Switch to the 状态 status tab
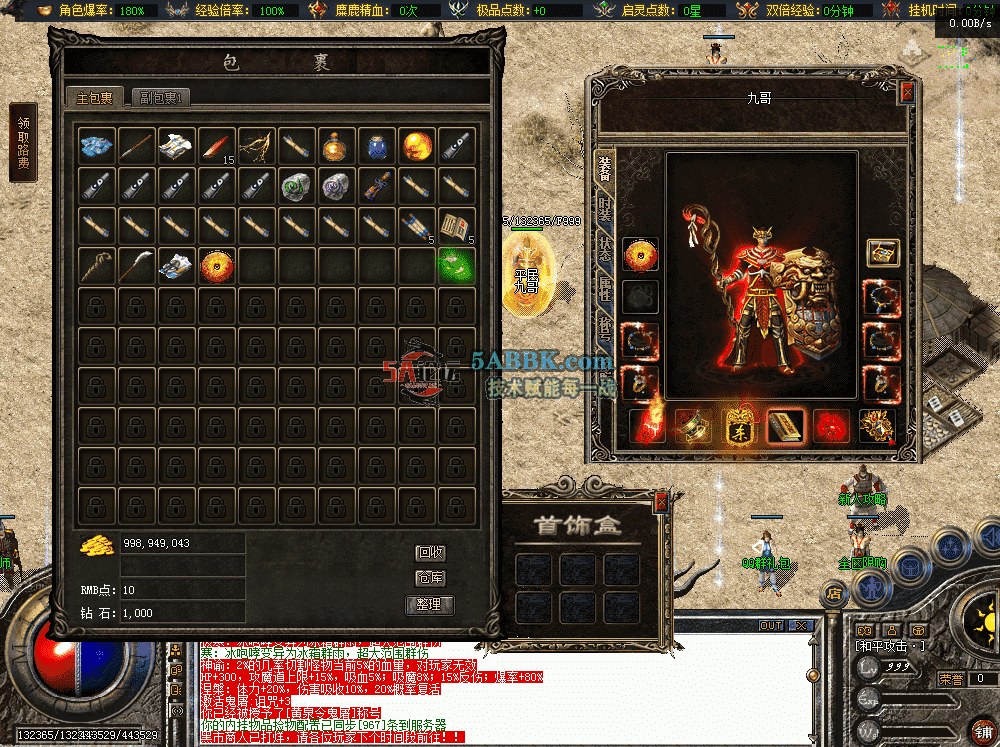 605,250
